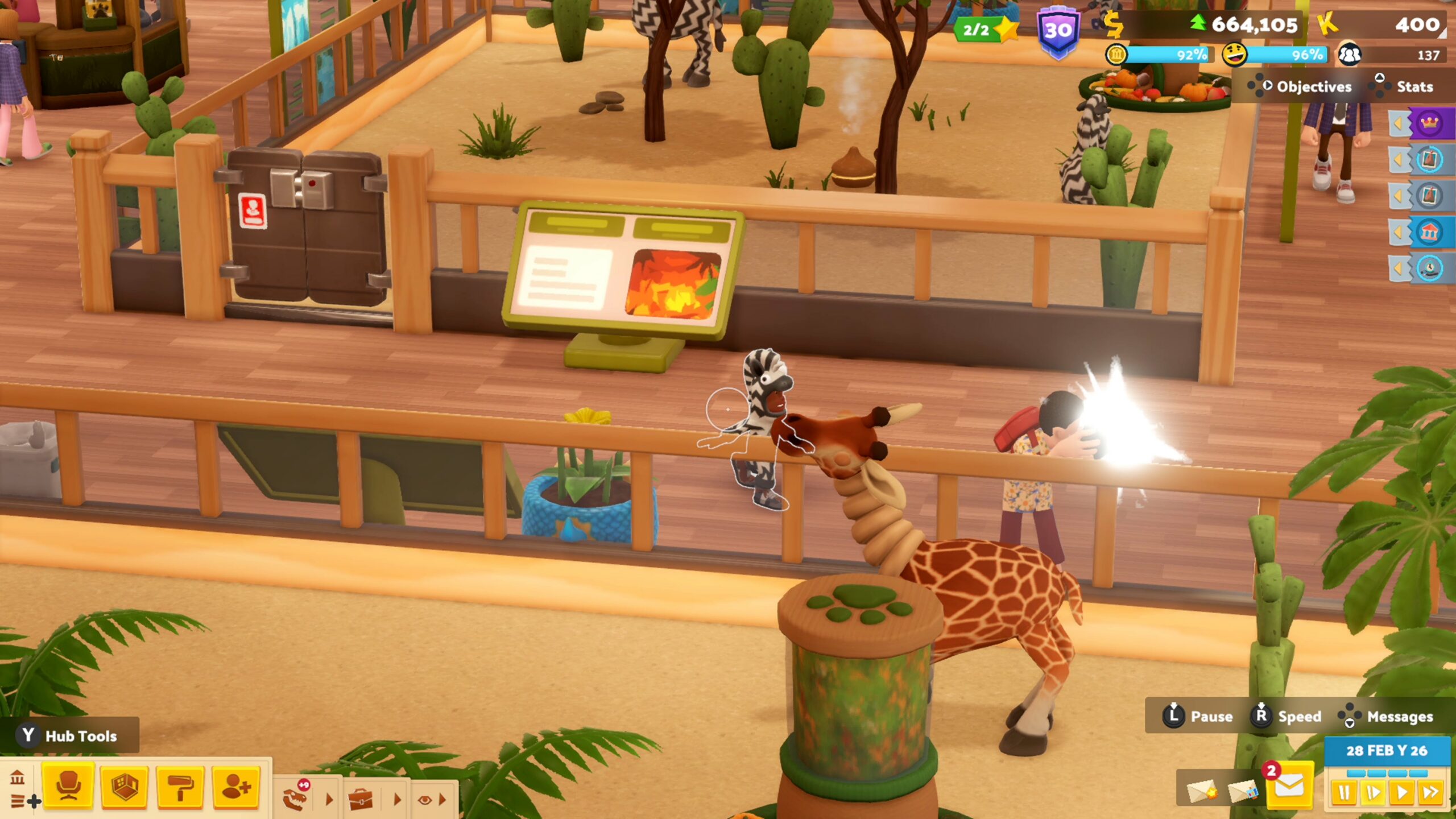Pause the game with the pause speed button
Image resolution: width=1456 pixels, height=819 pixels.
tap(1344, 792)
